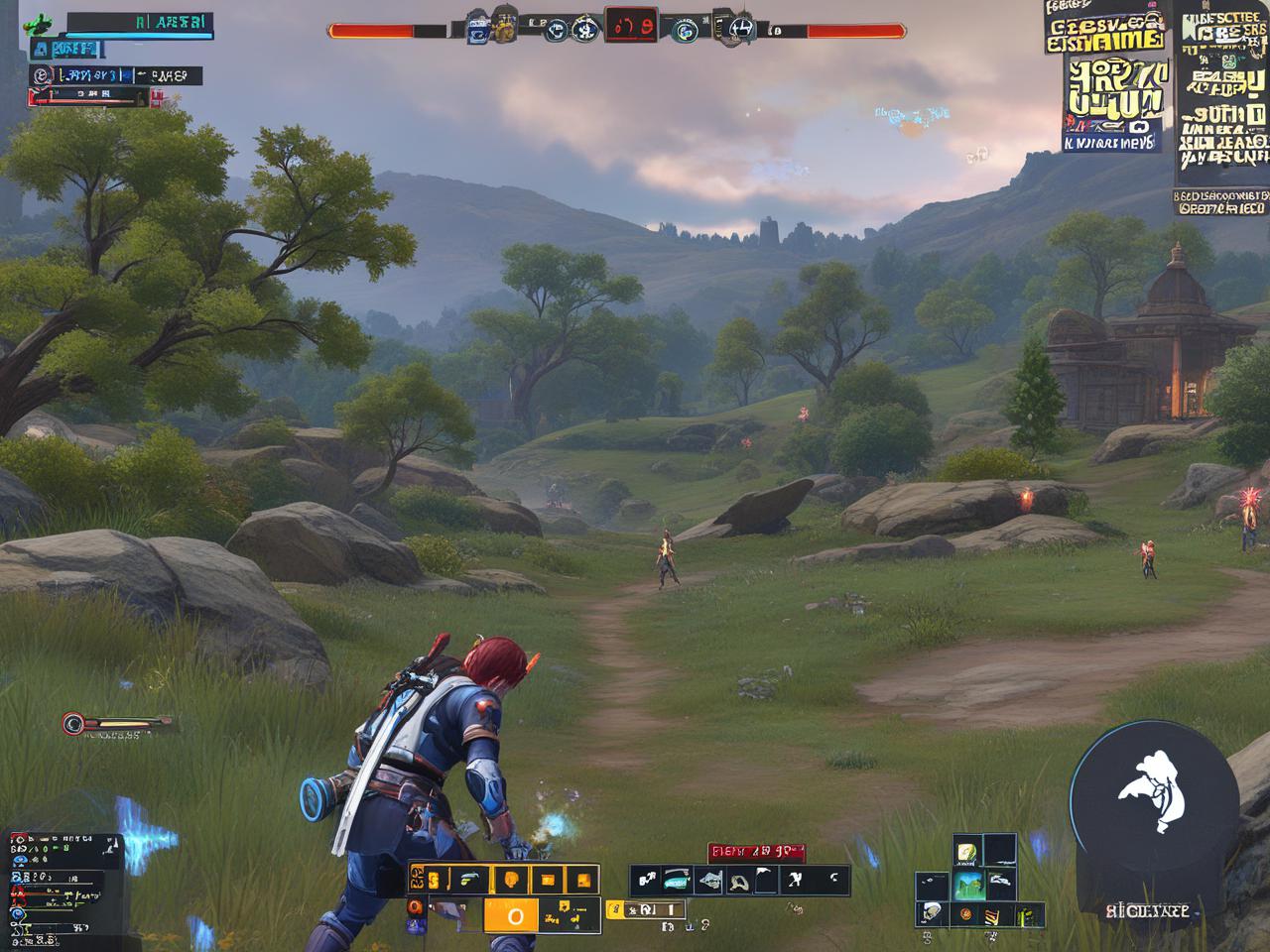Screen dimensions: 1270x952
Task: Click the red center emblem on the top bar
Action: pyautogui.click(x=629, y=27)
